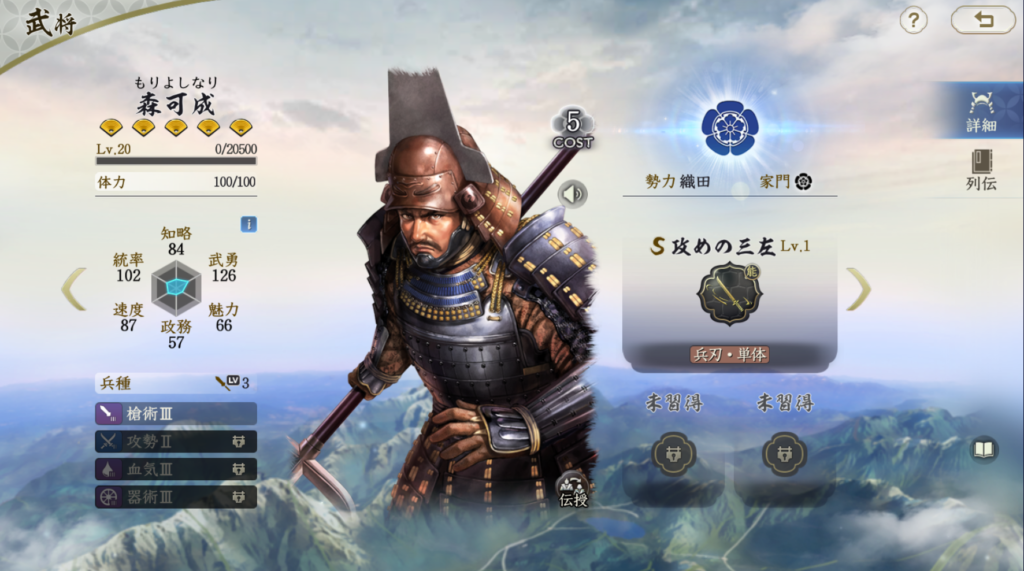Open the 列伝 biography tab

(x=981, y=169)
